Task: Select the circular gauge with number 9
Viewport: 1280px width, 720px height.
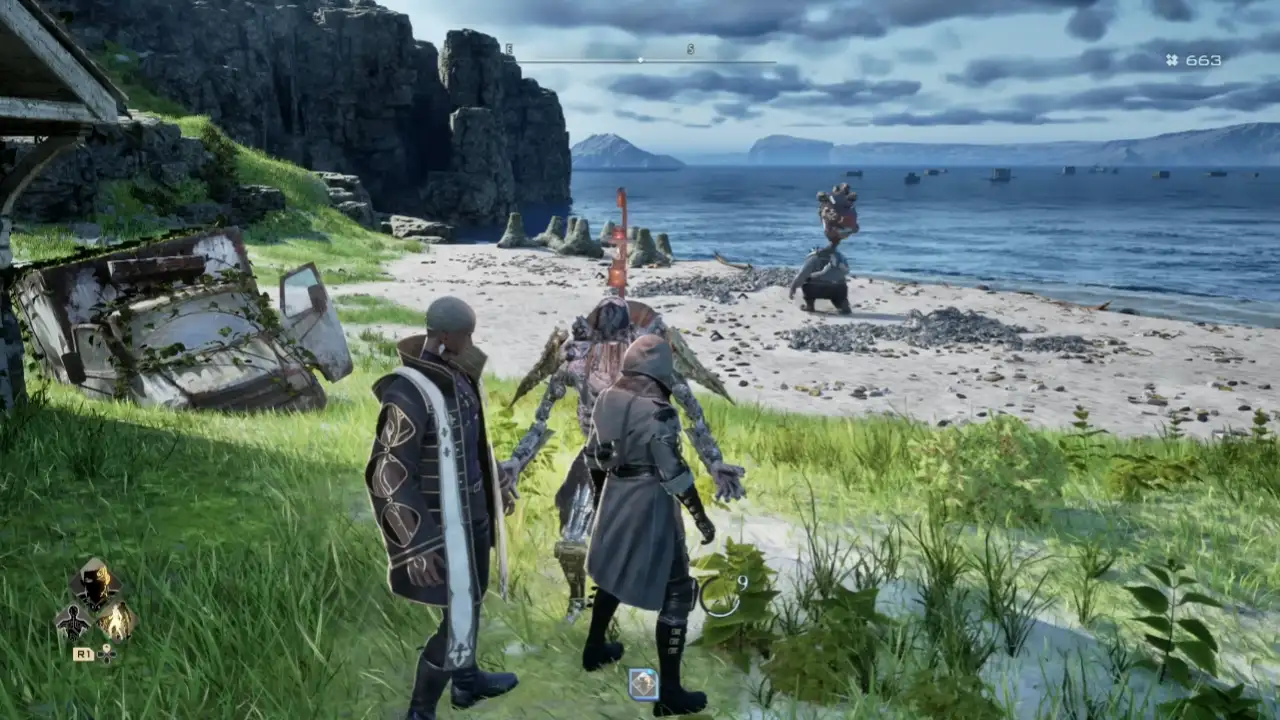Action: [x=720, y=596]
